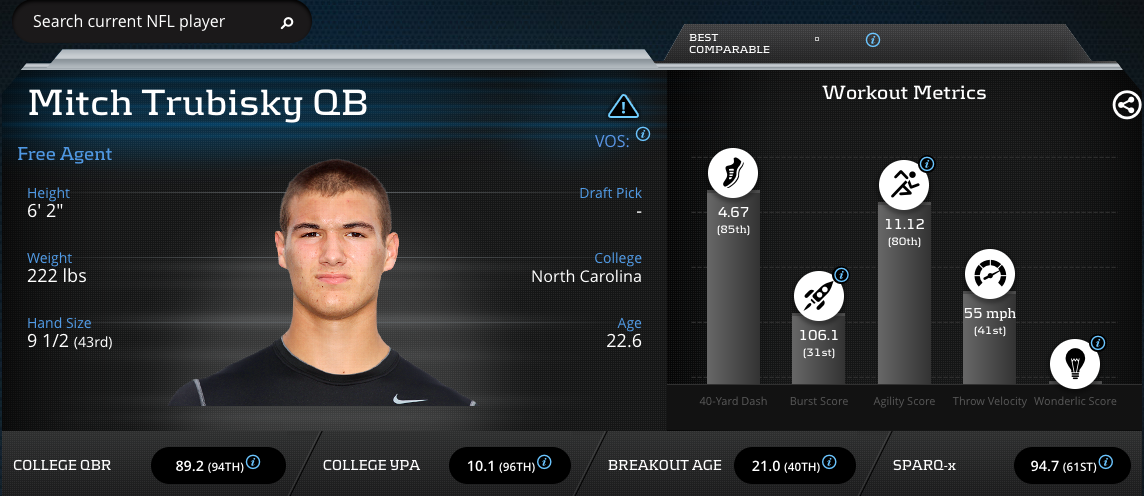Select the Wonderlic Score lightbulb icon
1144x496 pixels.
tap(1075, 361)
